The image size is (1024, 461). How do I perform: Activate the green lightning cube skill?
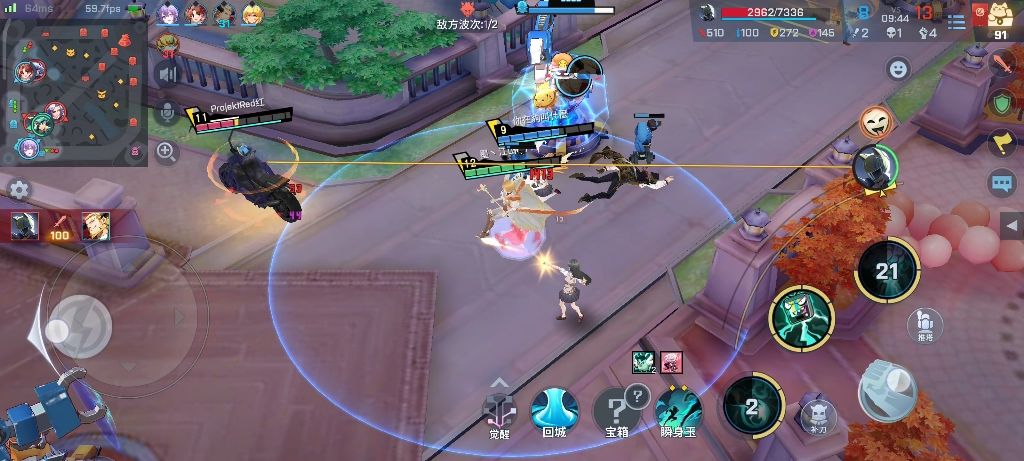801,318
